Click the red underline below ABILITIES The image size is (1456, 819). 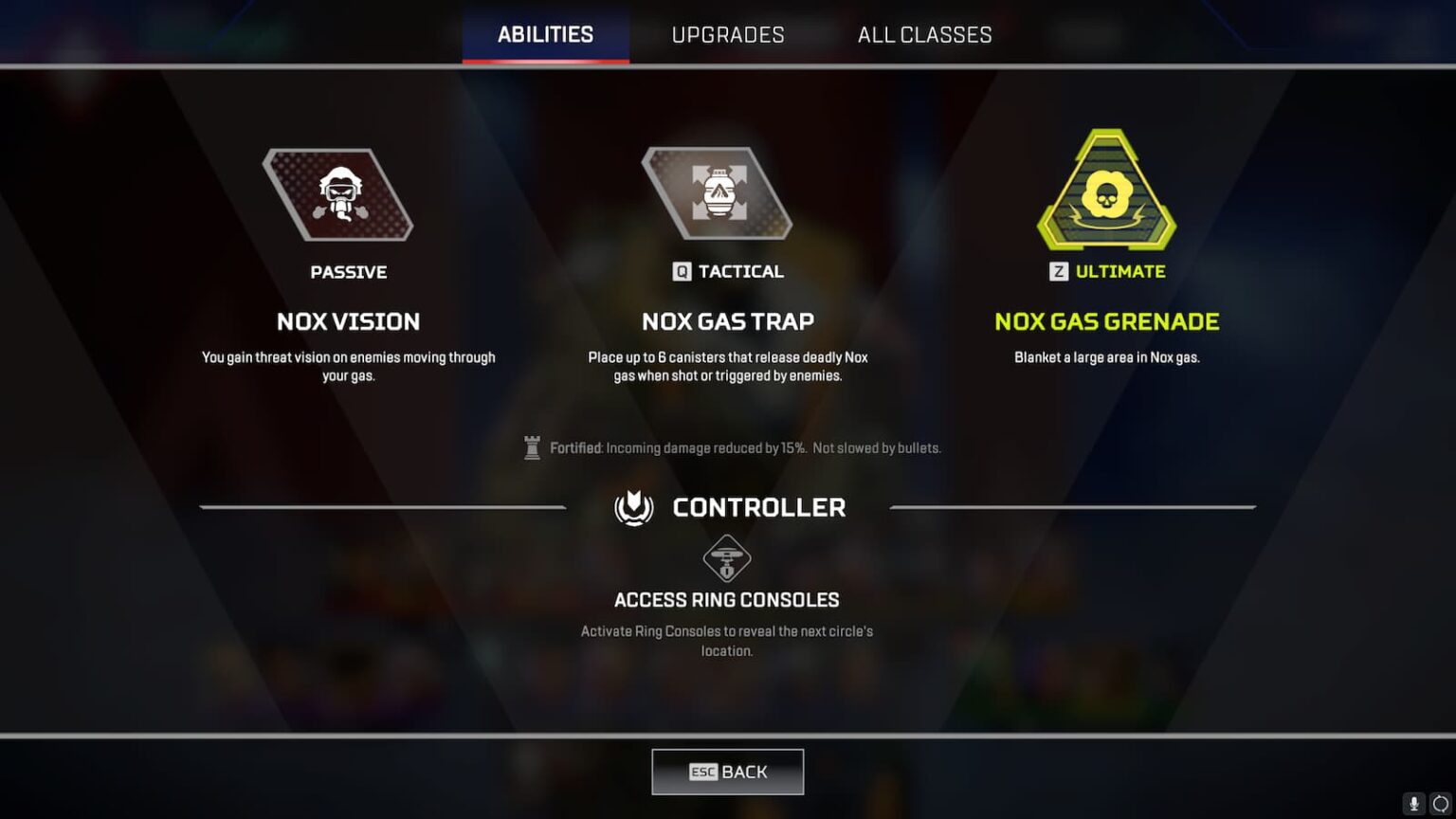point(545,62)
